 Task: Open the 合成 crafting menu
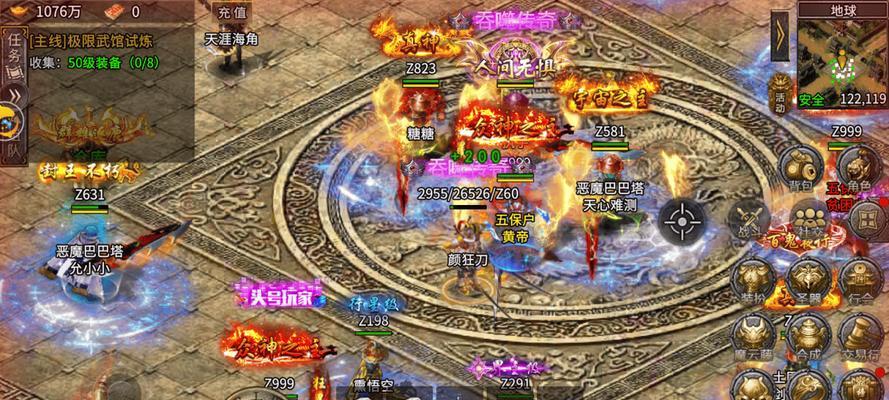pos(804,331)
